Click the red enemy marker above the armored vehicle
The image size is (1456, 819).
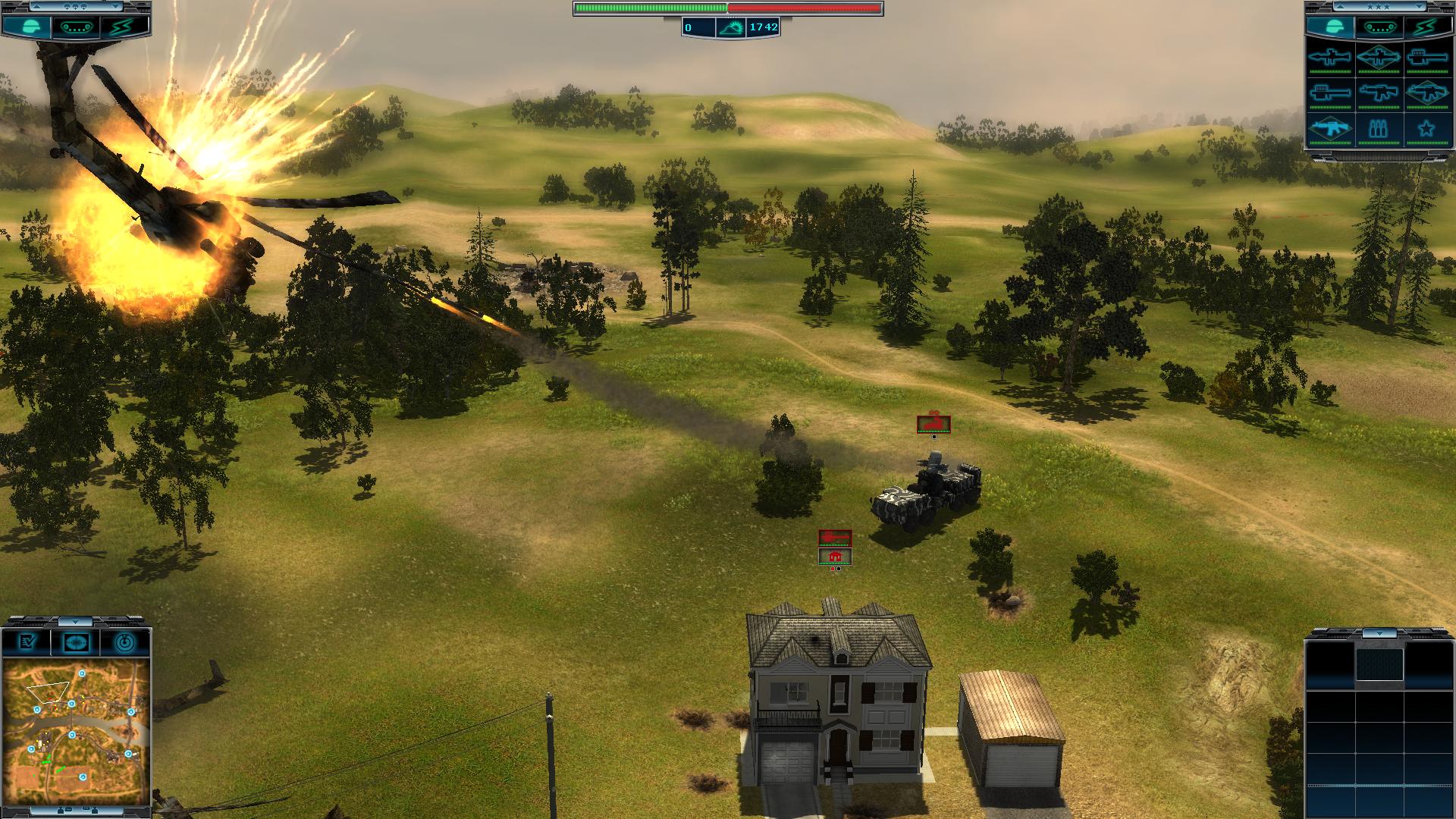(934, 422)
